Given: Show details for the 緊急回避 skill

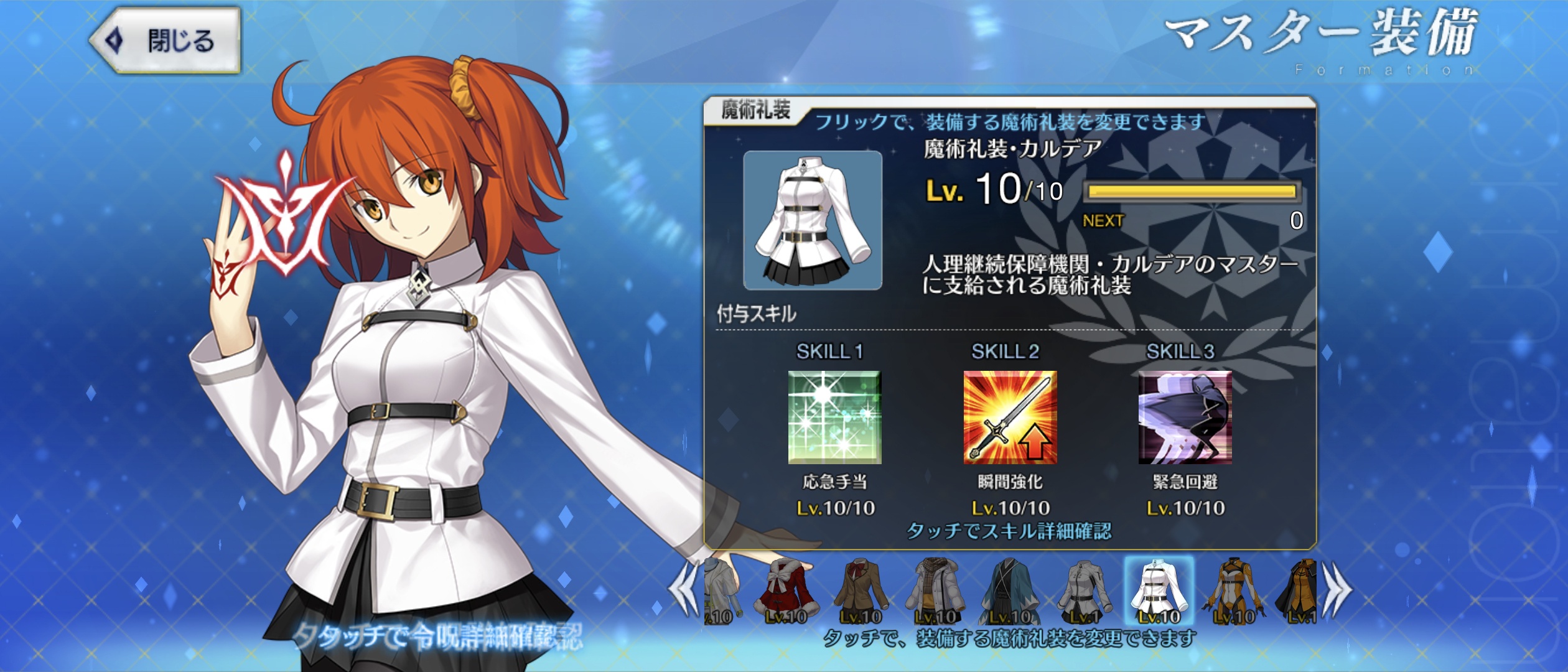Looking at the screenshot, I should tap(1185, 418).
